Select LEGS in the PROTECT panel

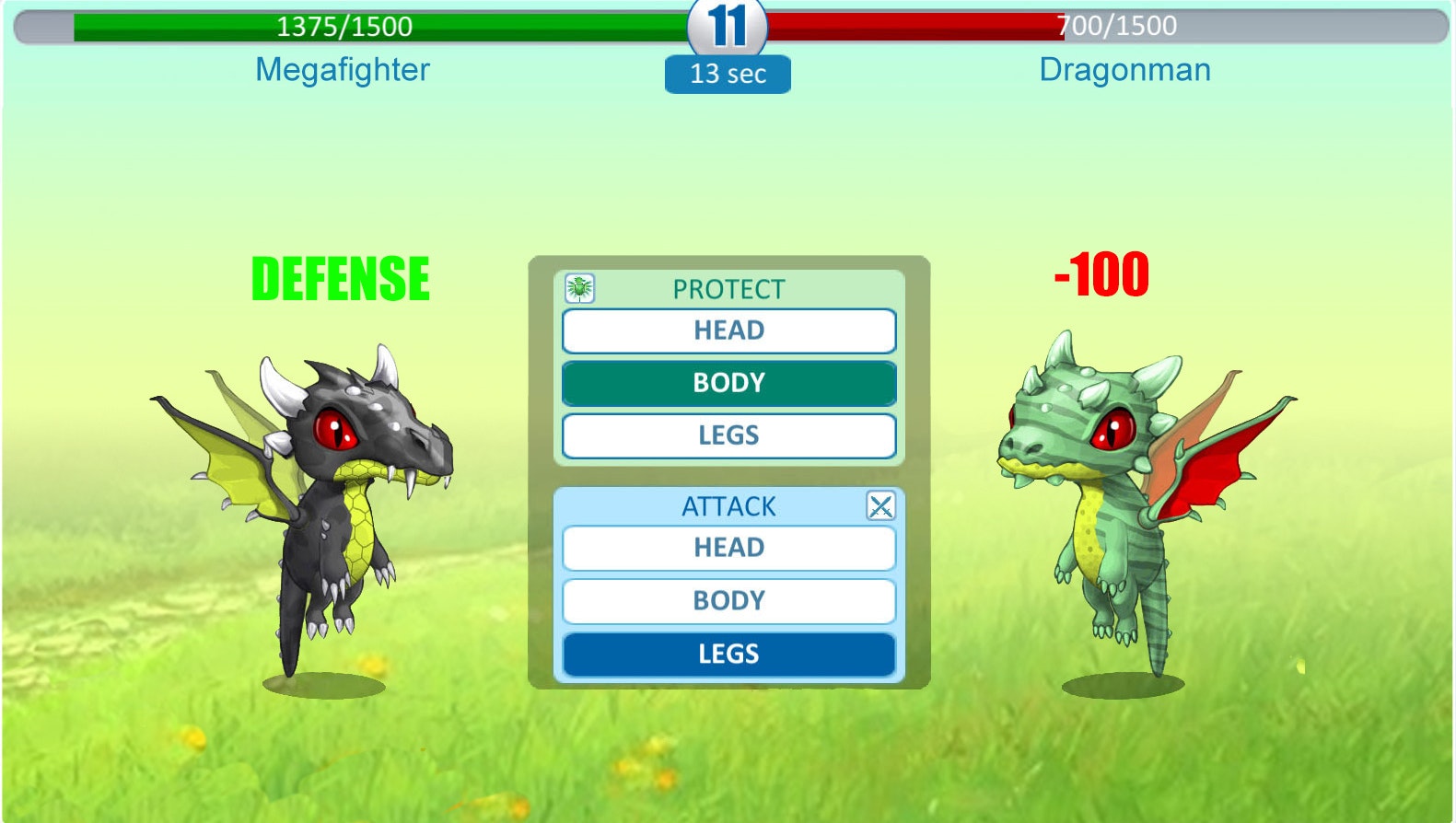(x=728, y=435)
